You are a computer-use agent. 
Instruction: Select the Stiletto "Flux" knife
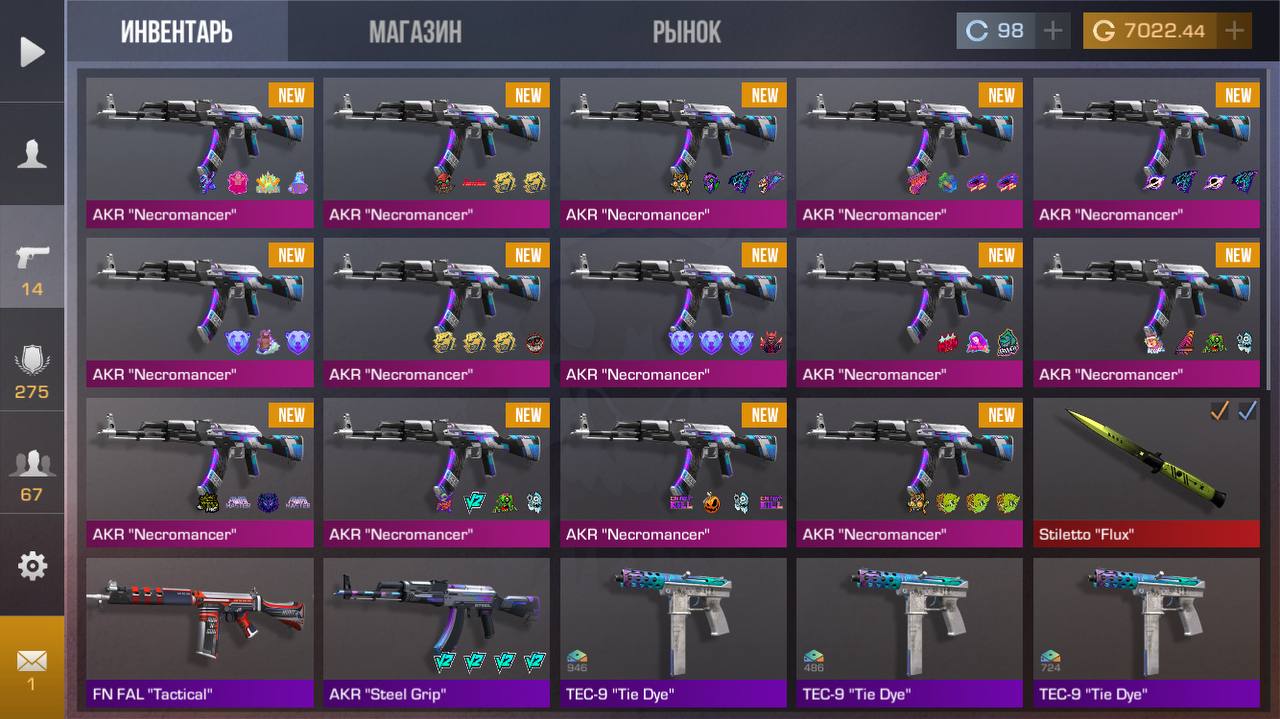tap(1146, 472)
